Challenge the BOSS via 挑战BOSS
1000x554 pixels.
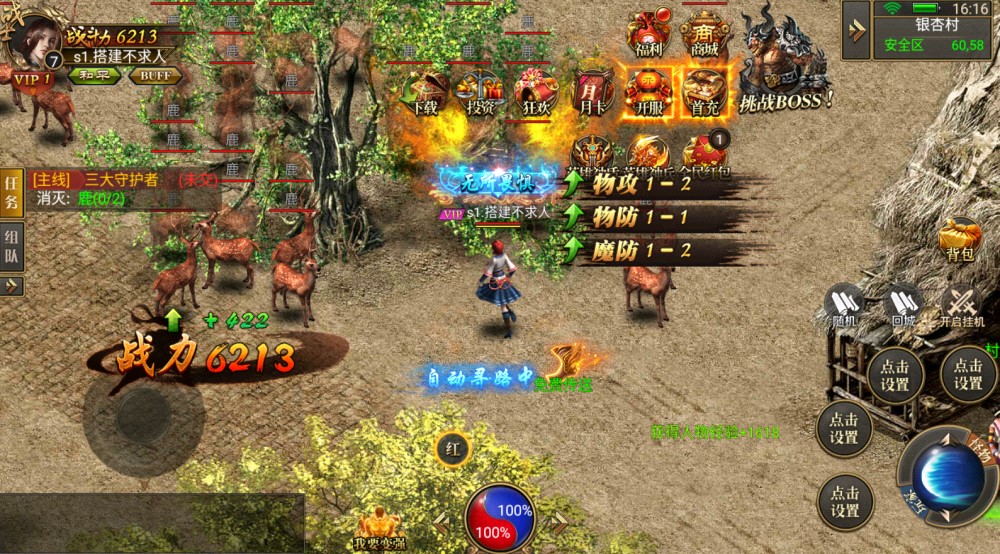click(788, 60)
